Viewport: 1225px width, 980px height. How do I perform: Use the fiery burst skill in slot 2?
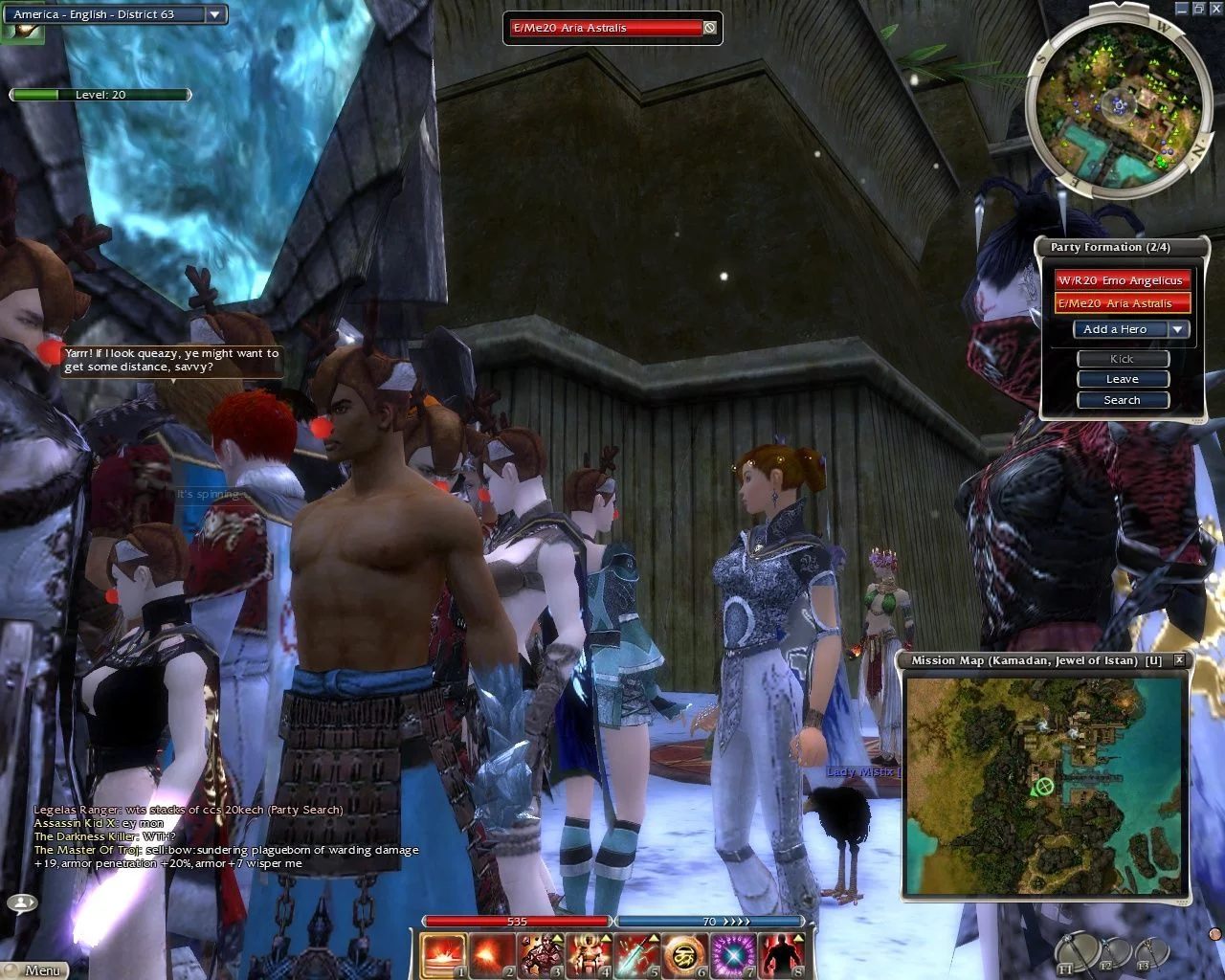[493, 955]
